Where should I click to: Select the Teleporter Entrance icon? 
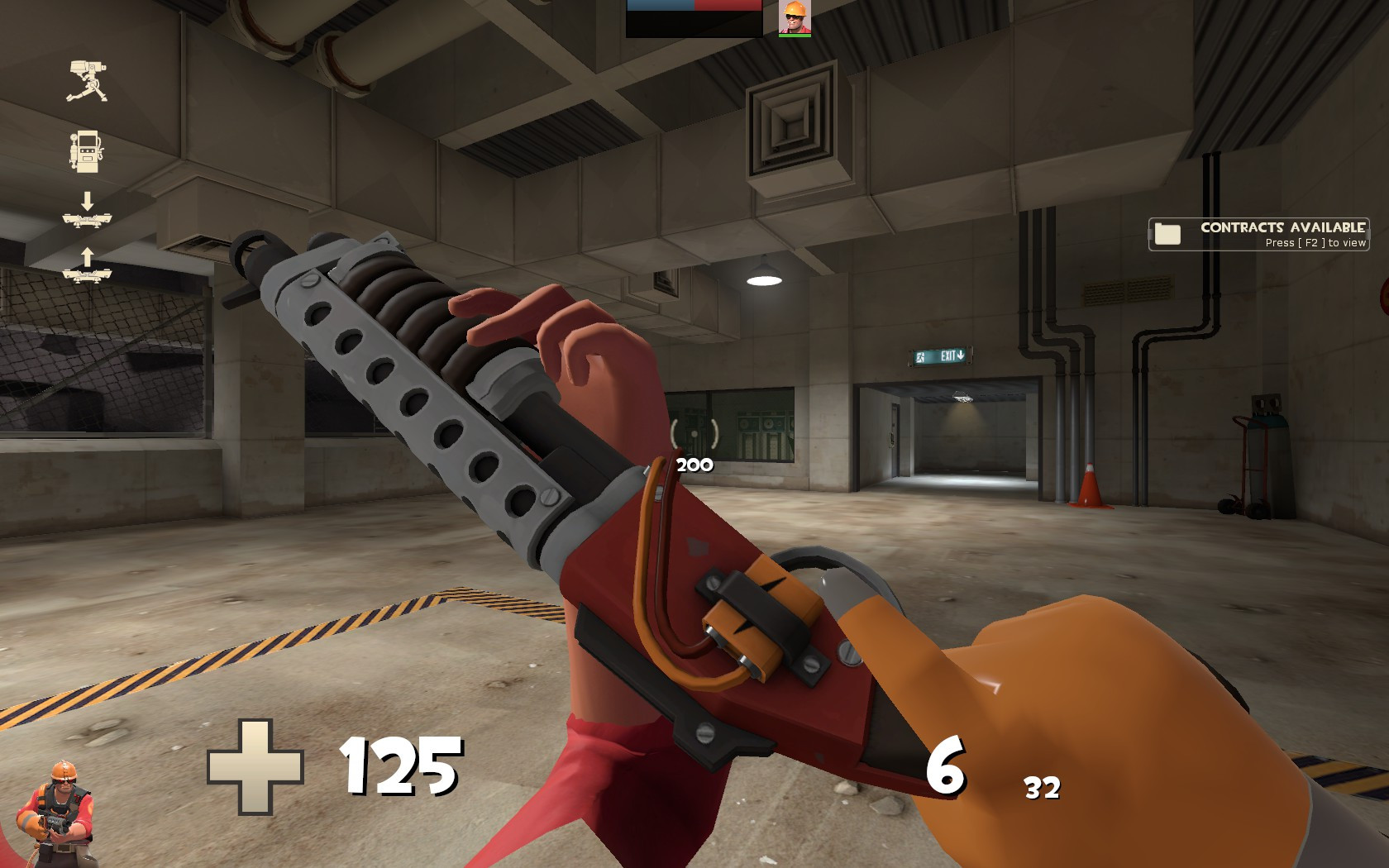coord(87,222)
